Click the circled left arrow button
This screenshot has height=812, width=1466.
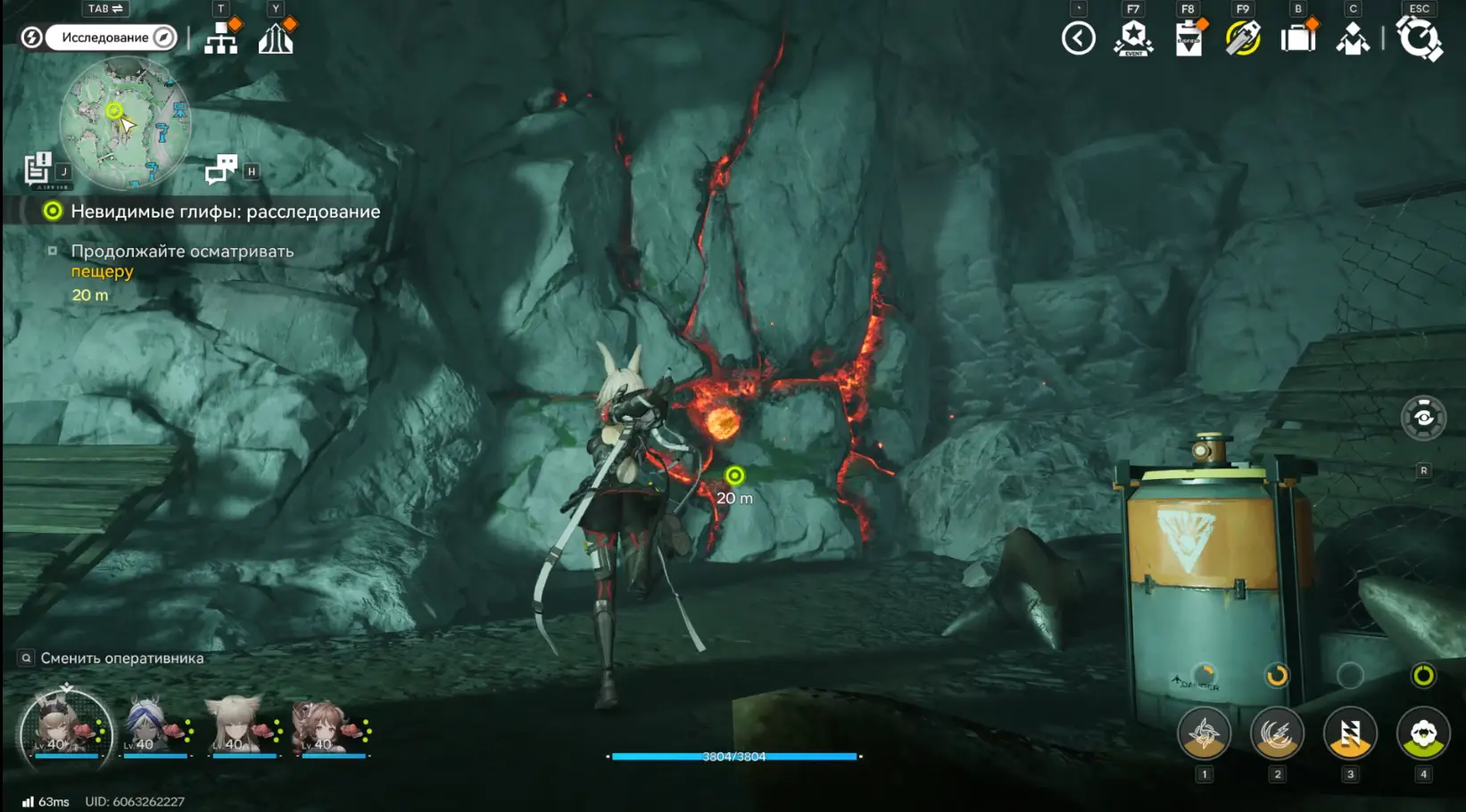point(1078,38)
